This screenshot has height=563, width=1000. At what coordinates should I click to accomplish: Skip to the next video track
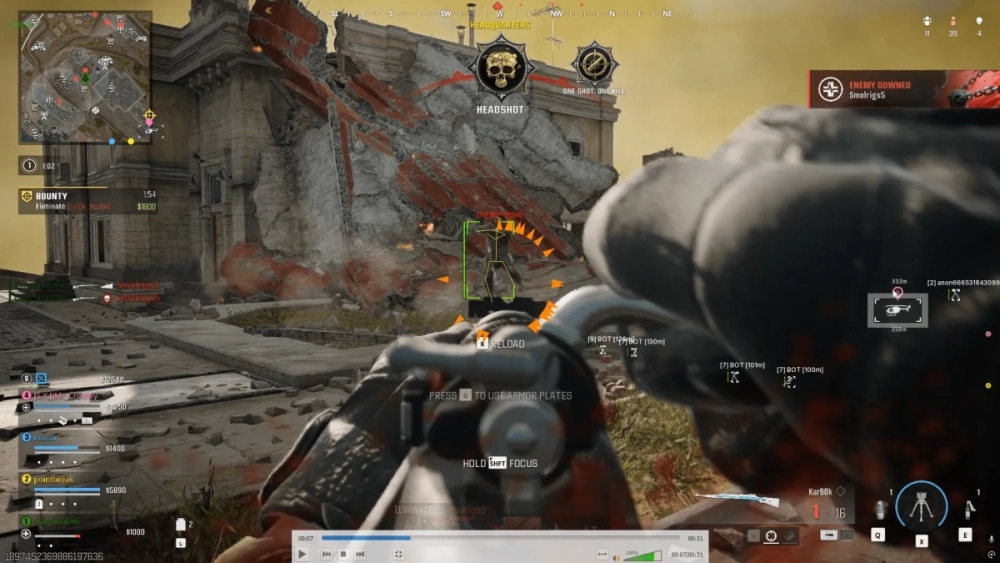tap(360, 554)
